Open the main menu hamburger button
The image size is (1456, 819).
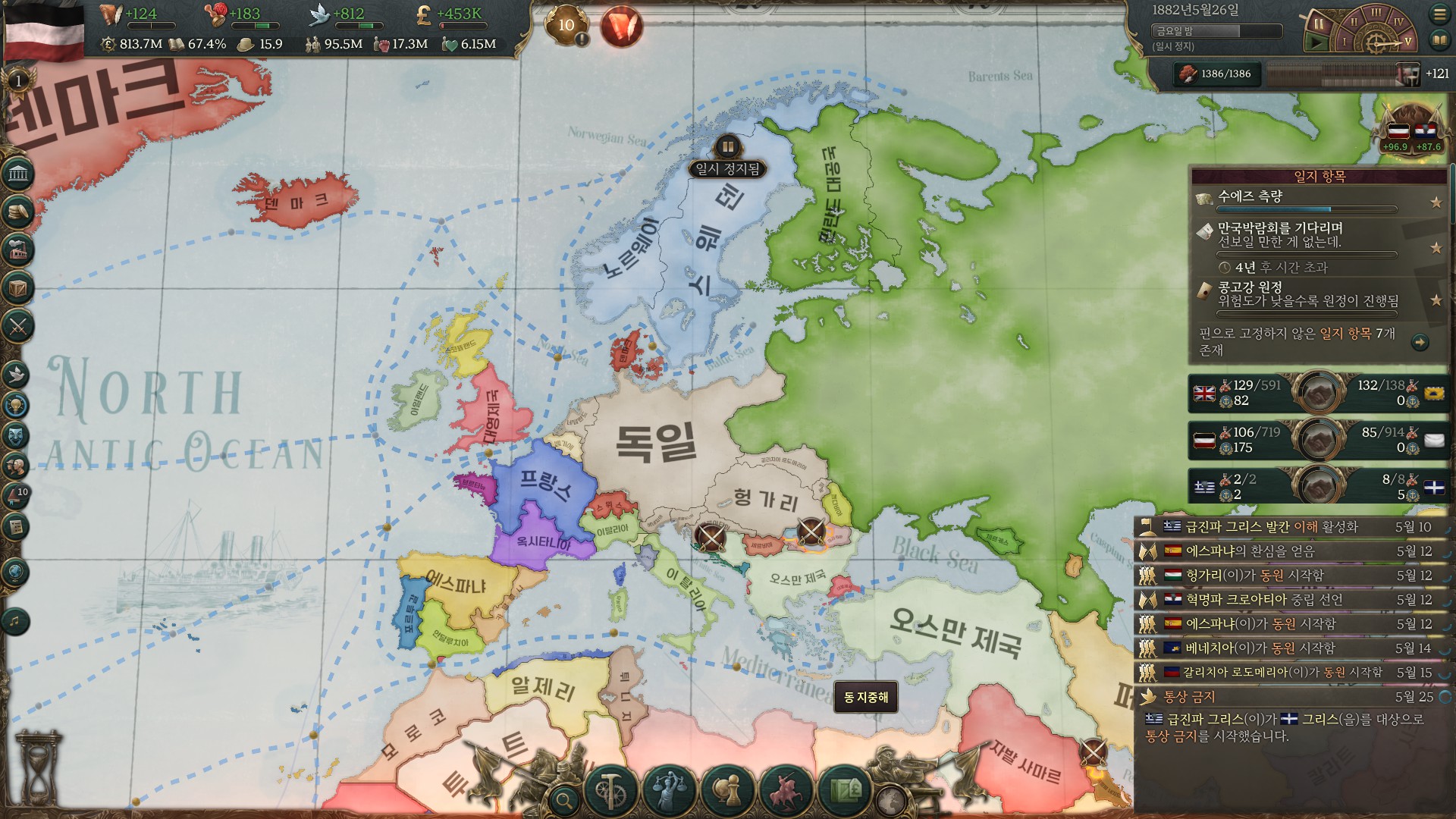[x=1439, y=14]
